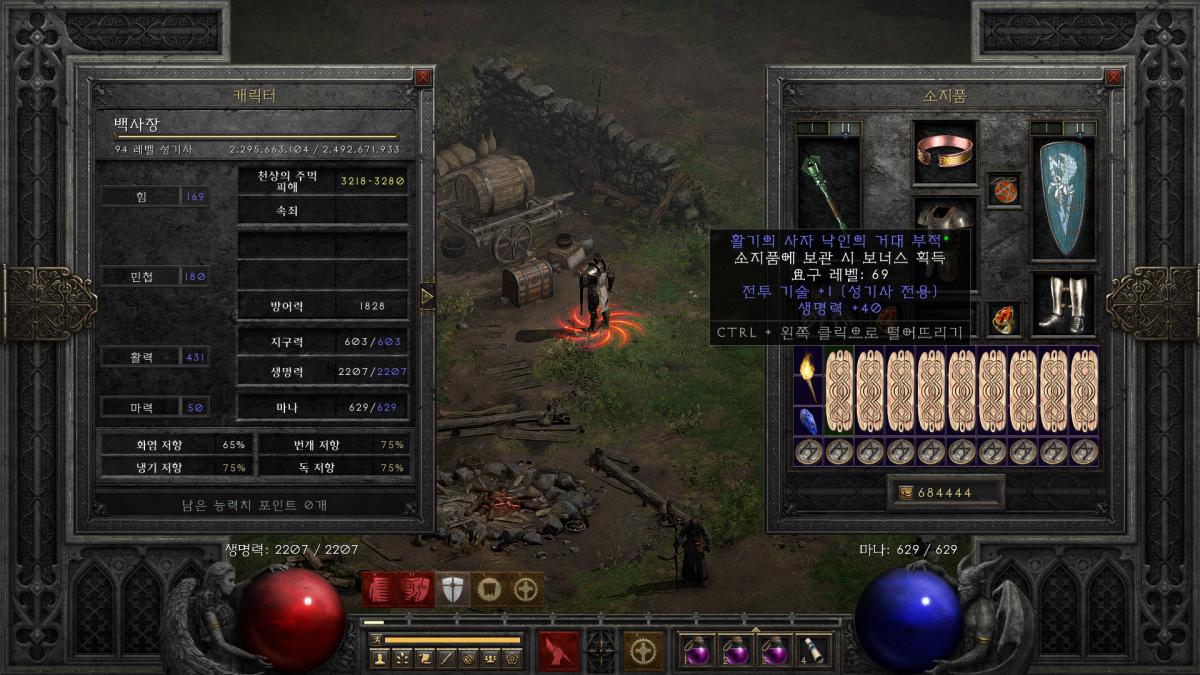
Task: Select the equipped amulet slot
Action: (1004, 189)
